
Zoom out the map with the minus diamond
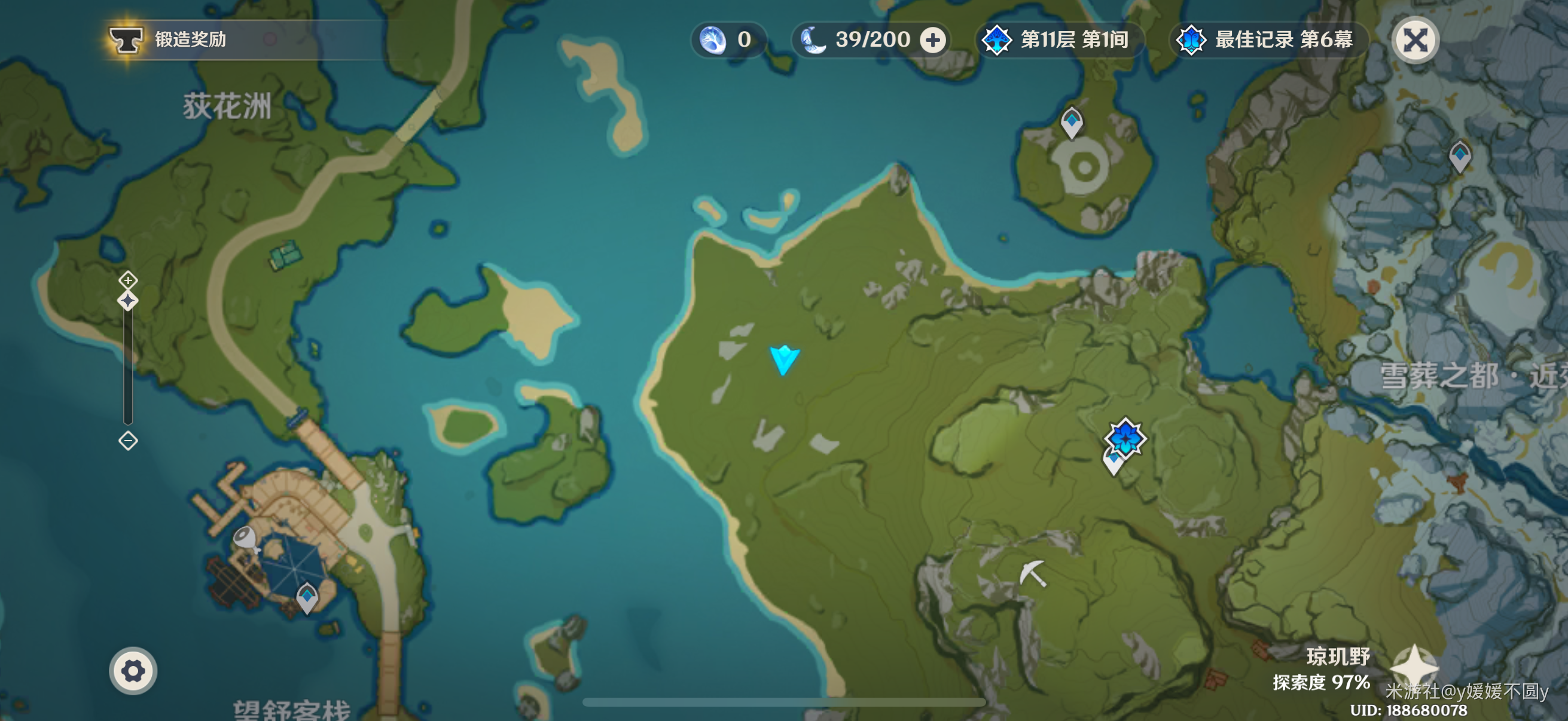click(128, 441)
